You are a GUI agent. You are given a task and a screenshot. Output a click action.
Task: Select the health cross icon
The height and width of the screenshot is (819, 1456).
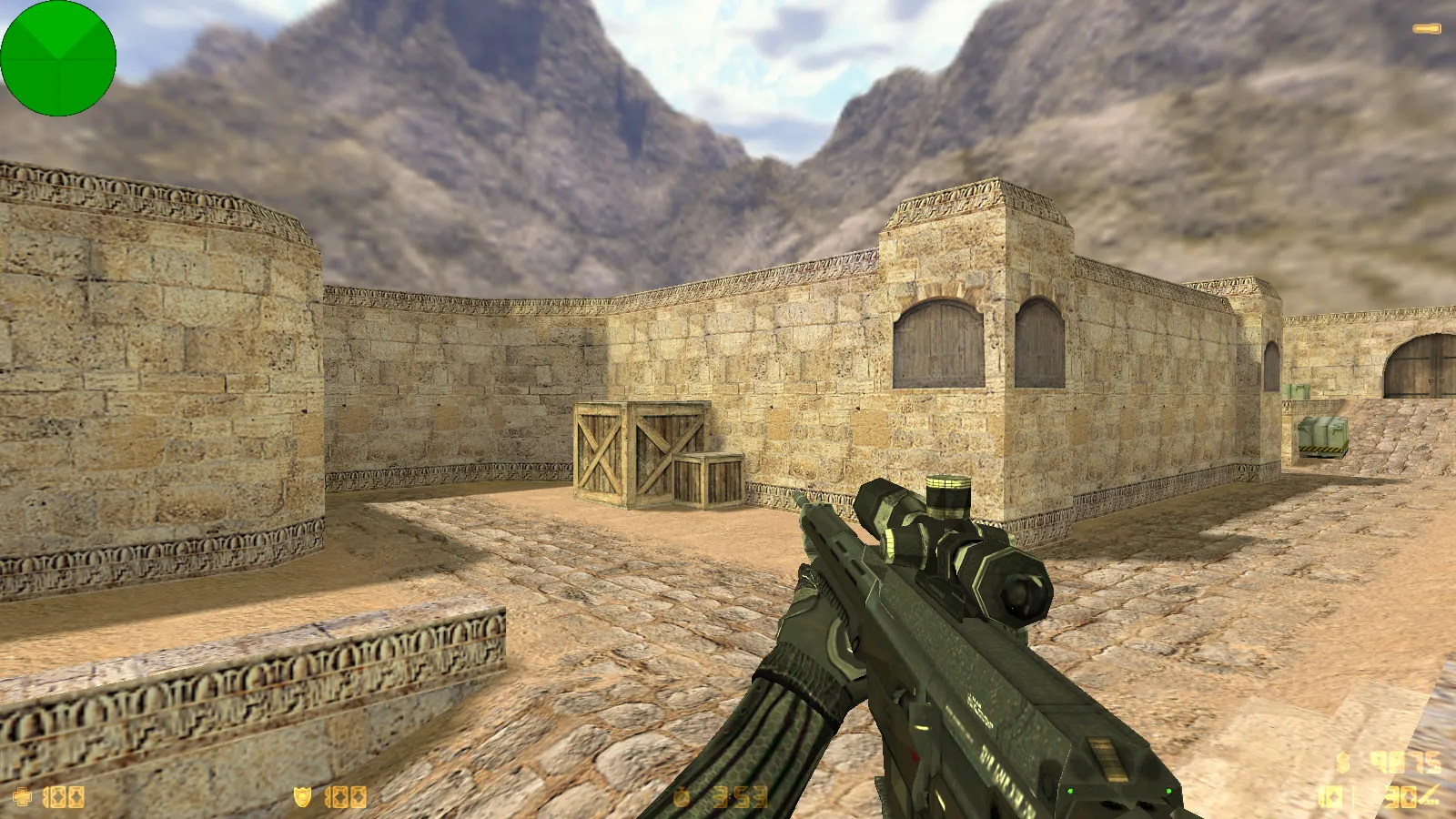pyautogui.click(x=22, y=798)
